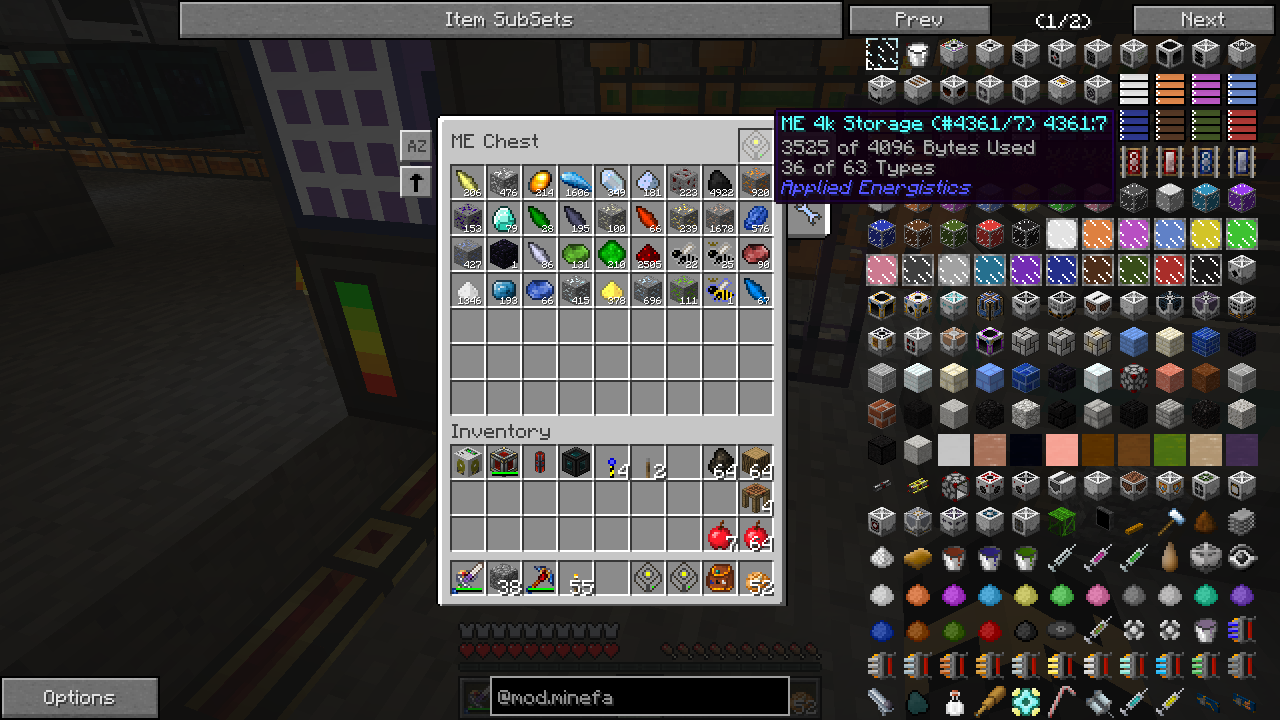1280x720 pixels.
Task: Pick up the crafting table in the inventory
Action: tap(756, 499)
